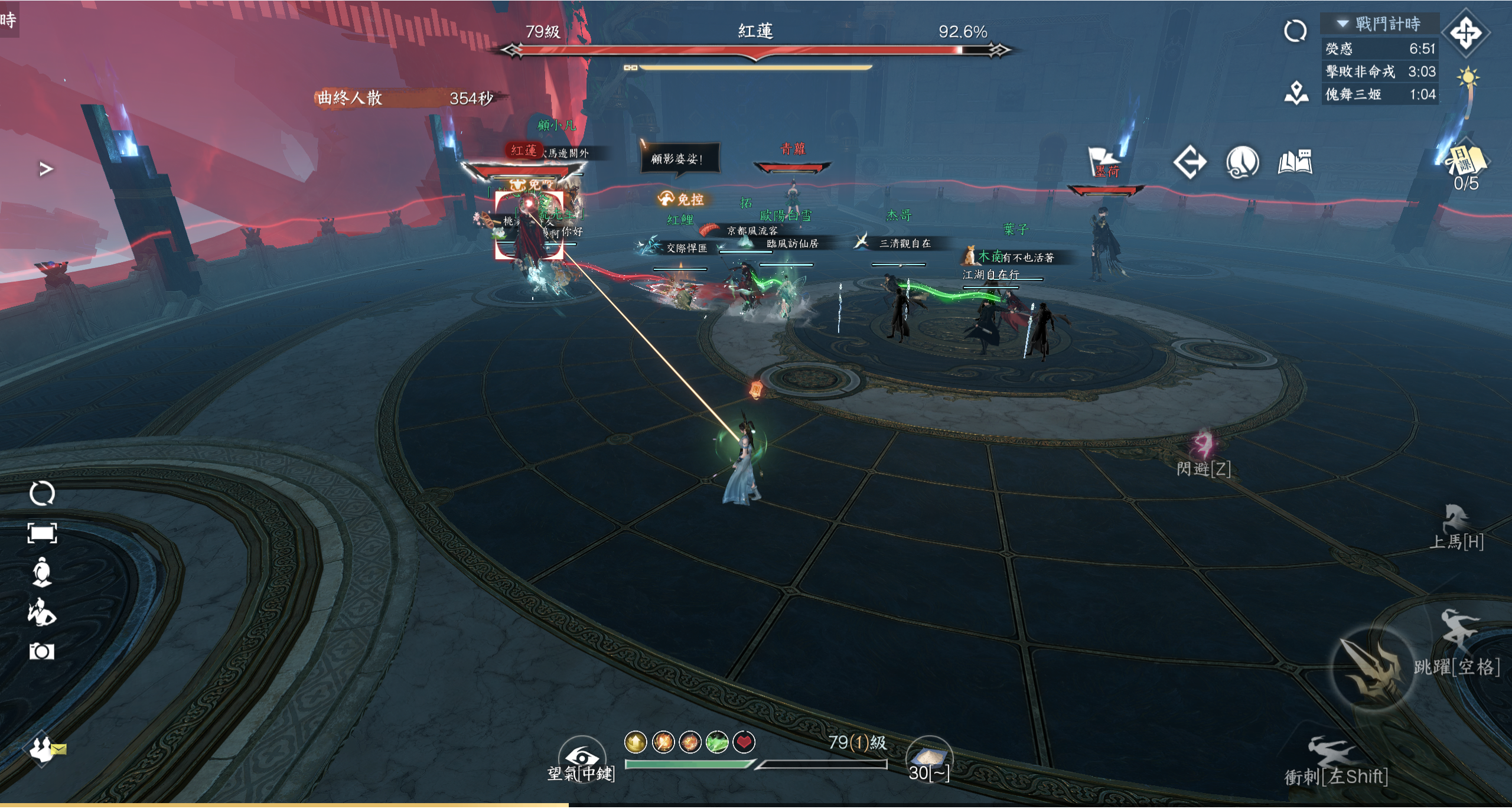Viewport: 1512px width, 809px height.
Task: Activate the 望氣 eye ability
Action: tap(582, 757)
